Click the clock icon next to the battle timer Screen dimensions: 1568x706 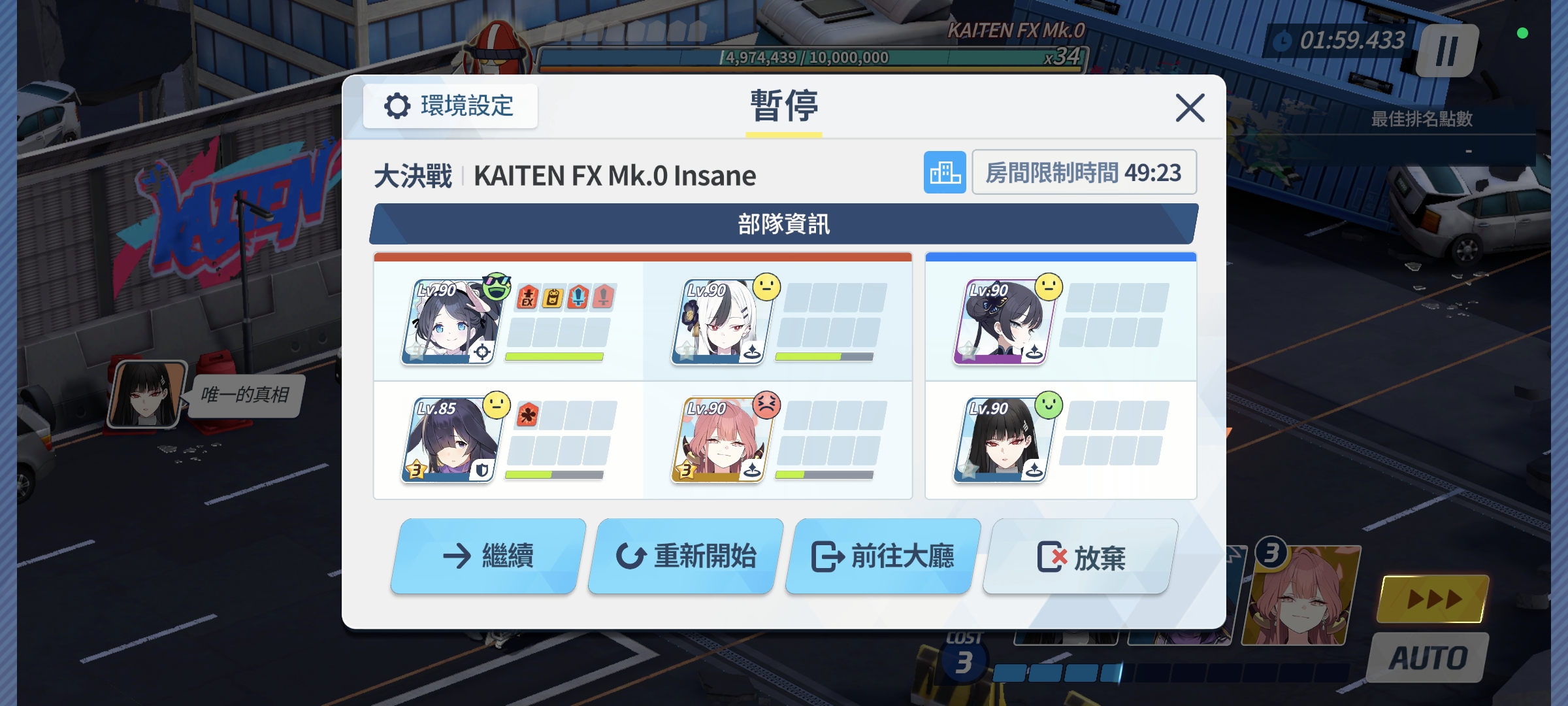(1284, 41)
